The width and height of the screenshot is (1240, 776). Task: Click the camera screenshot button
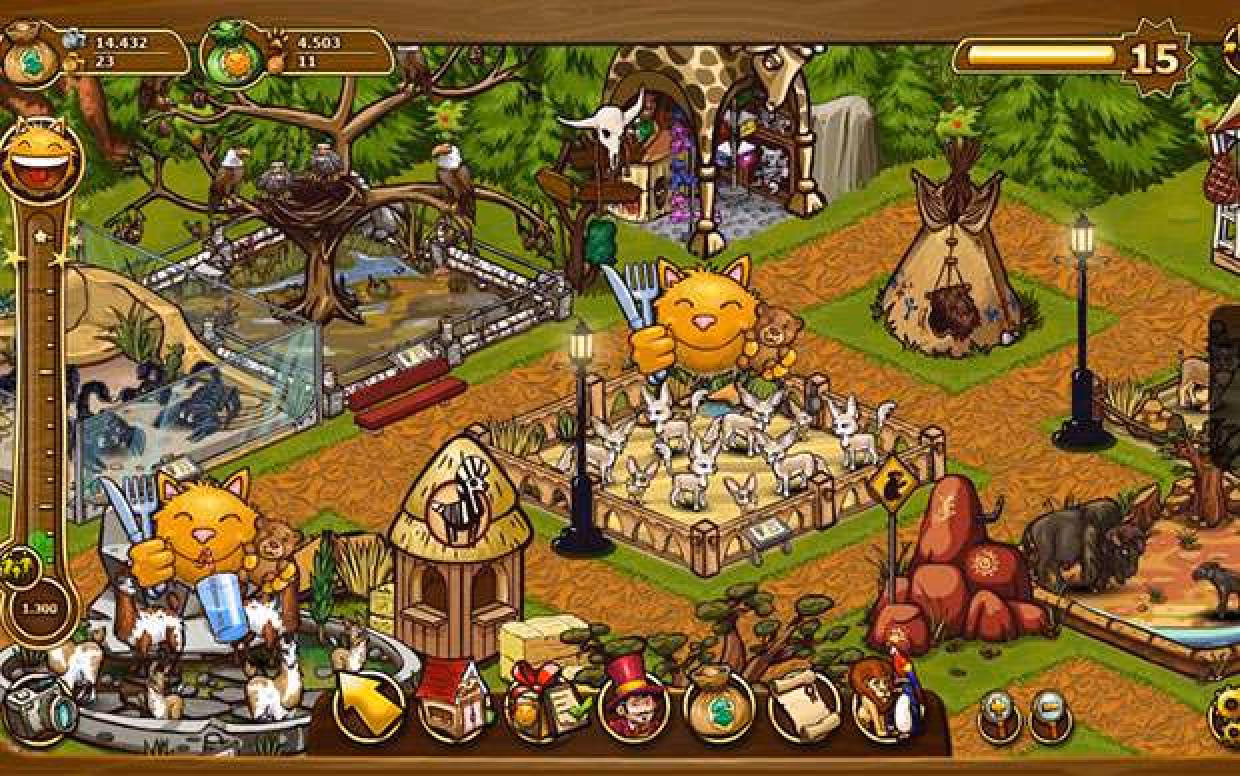[37, 710]
